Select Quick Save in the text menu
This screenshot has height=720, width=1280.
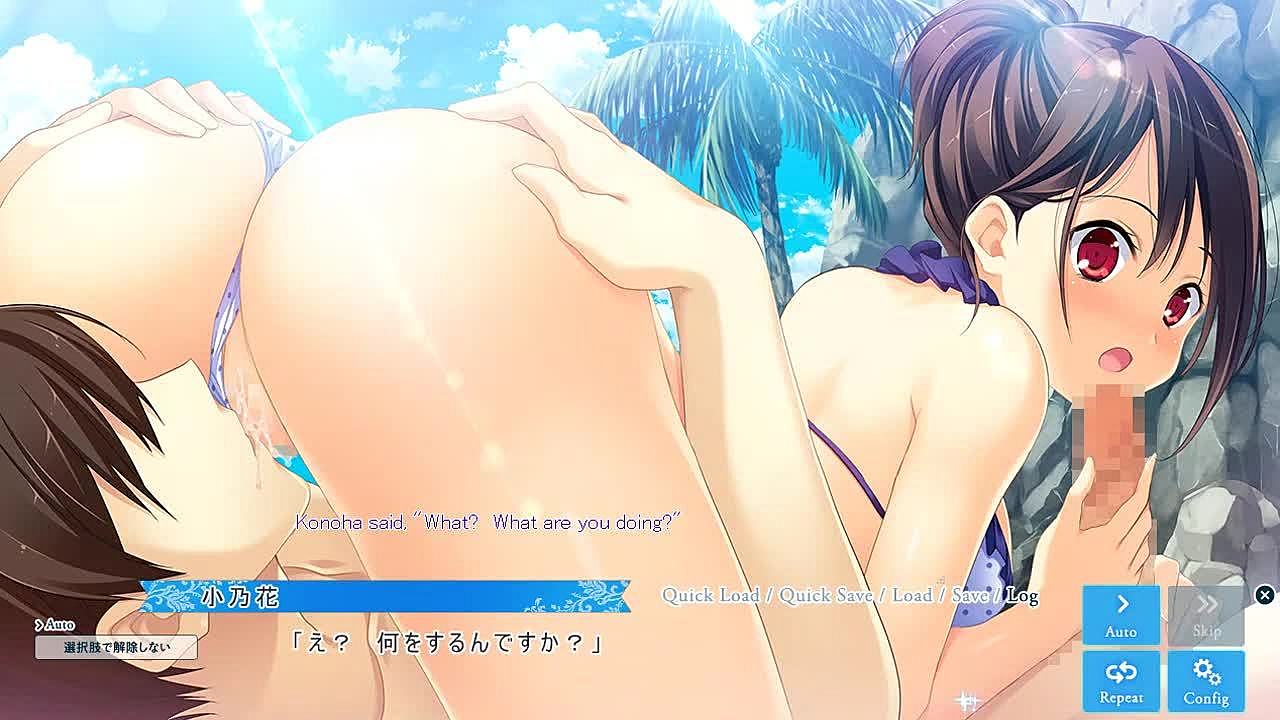tap(826, 595)
